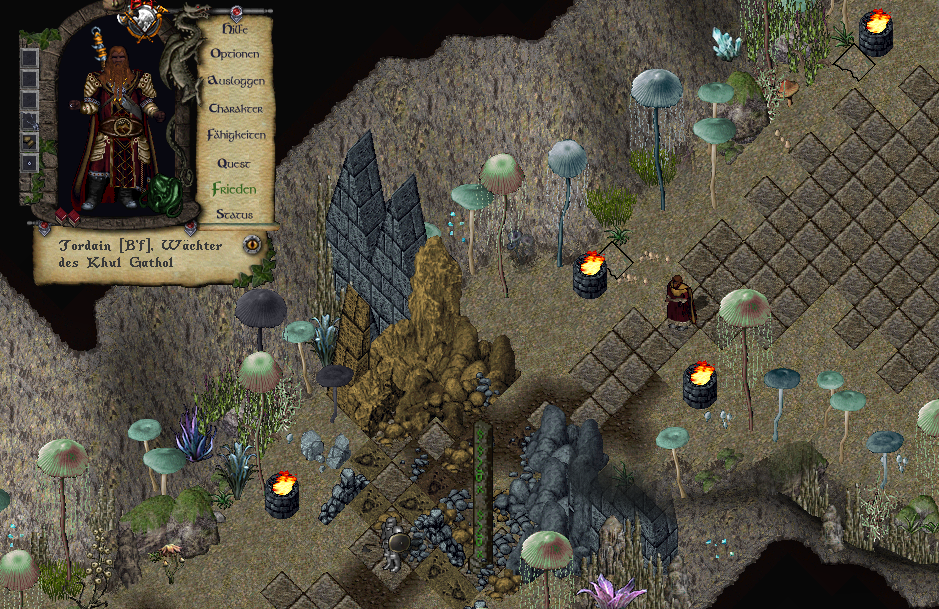This screenshot has width=939, height=609.
Task: Open the Optionen settings
Action: (235, 54)
